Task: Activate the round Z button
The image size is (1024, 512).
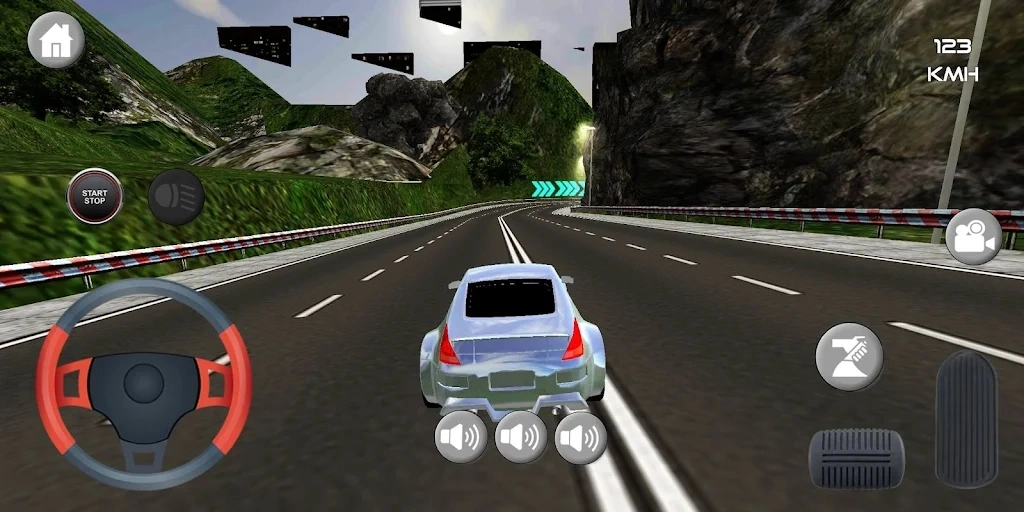Action: (x=849, y=357)
